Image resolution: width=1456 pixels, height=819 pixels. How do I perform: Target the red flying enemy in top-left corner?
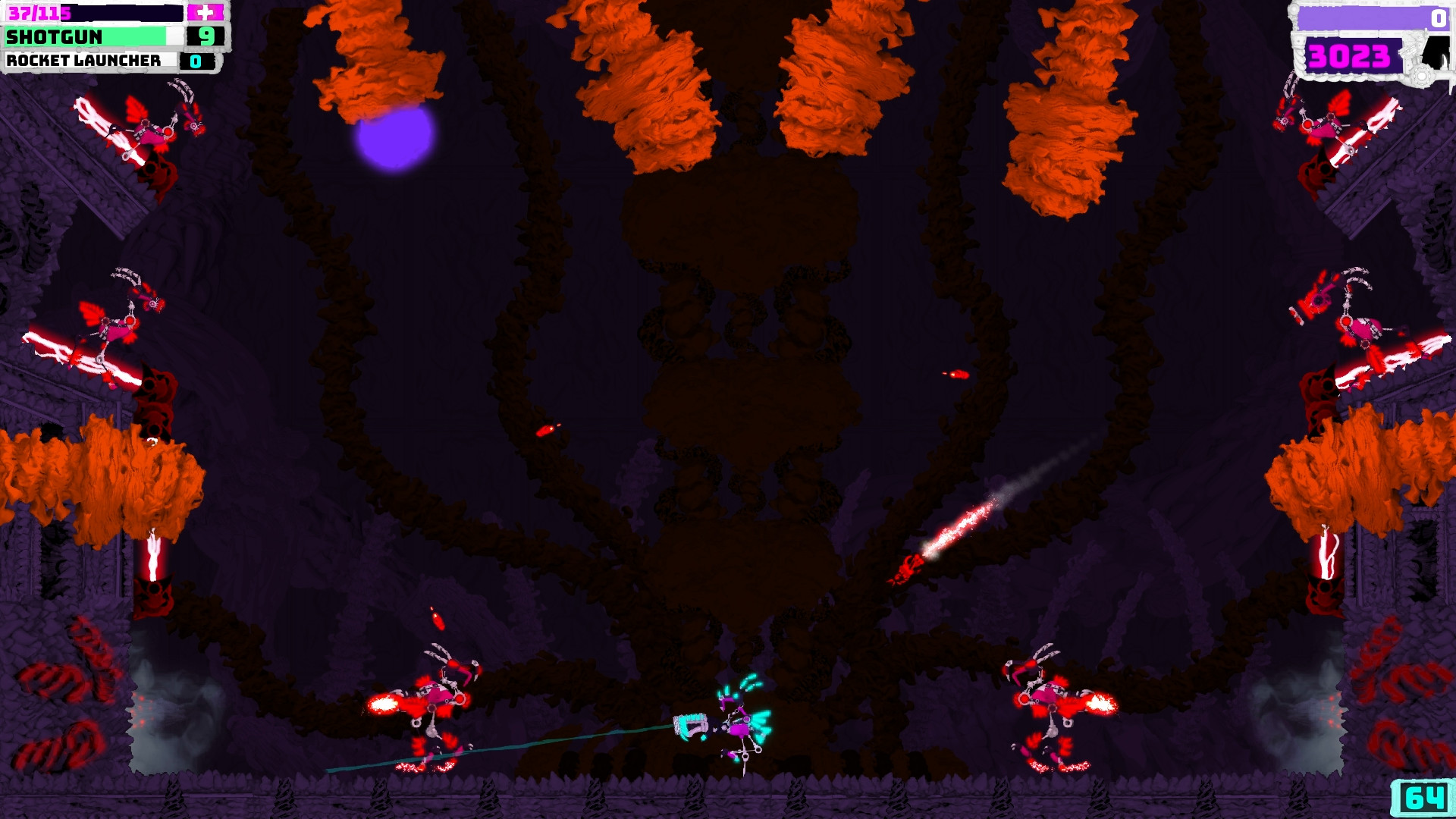[148, 133]
